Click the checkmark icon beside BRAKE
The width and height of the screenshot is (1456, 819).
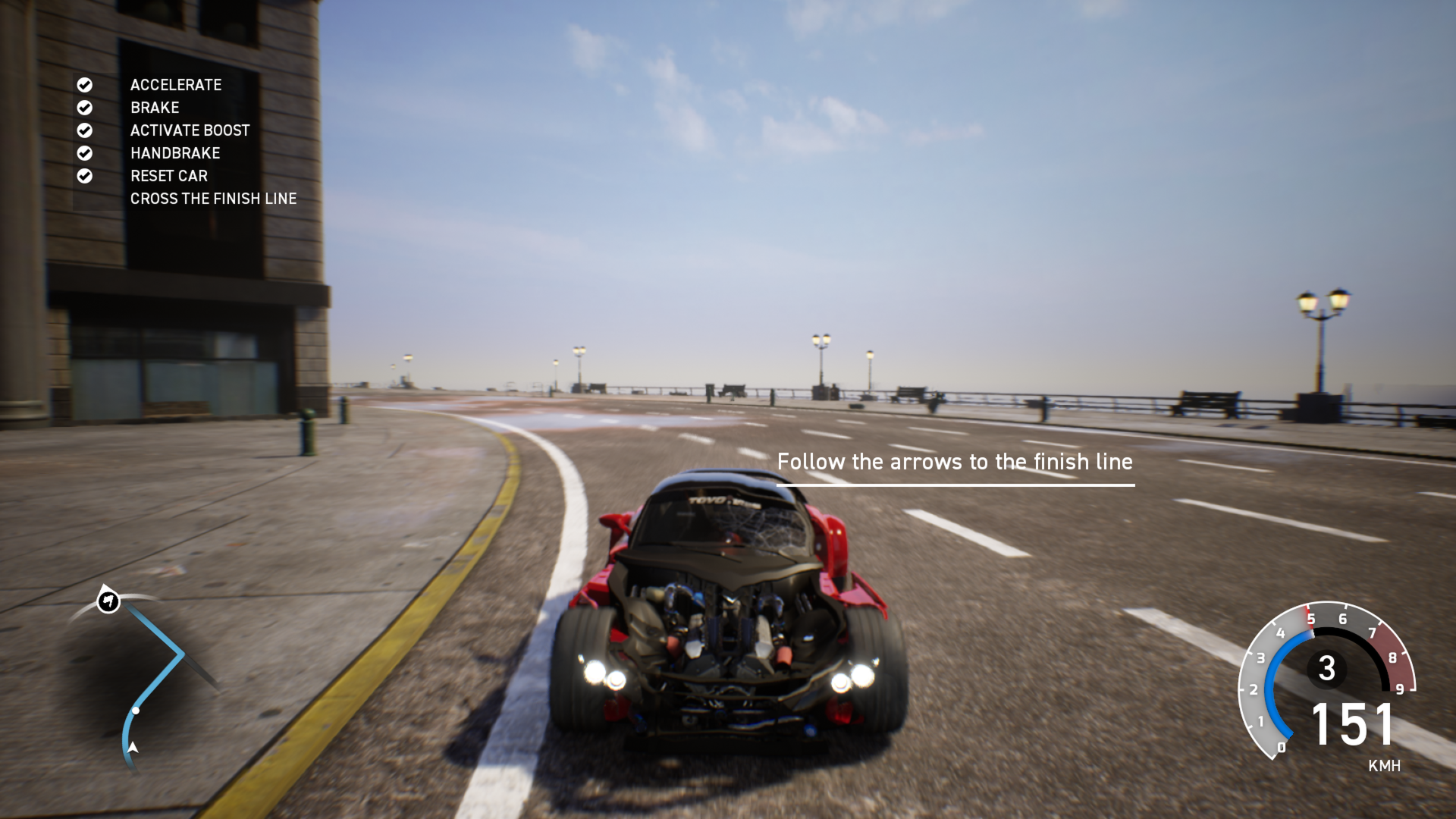tap(85, 108)
